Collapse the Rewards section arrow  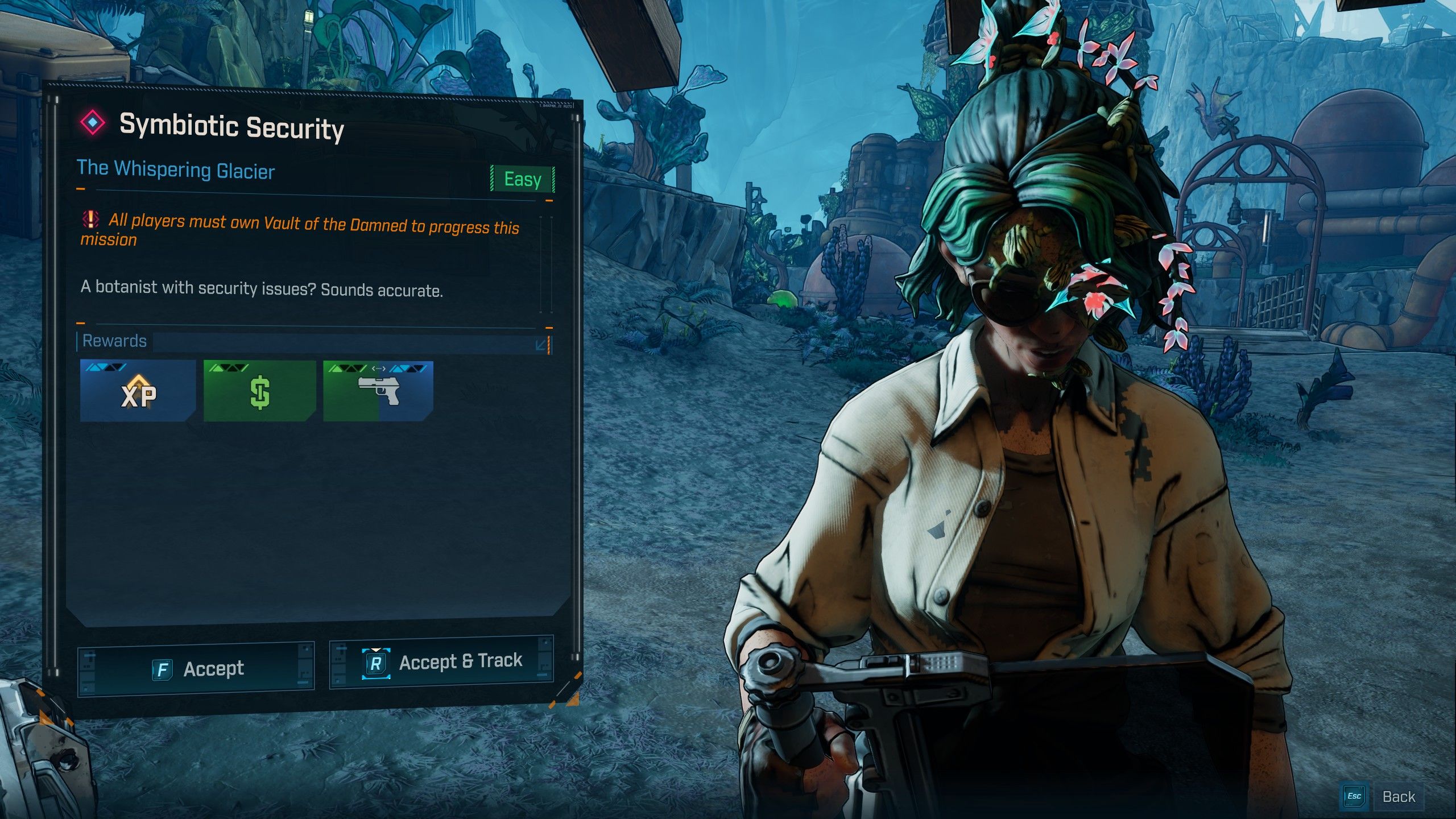point(541,344)
